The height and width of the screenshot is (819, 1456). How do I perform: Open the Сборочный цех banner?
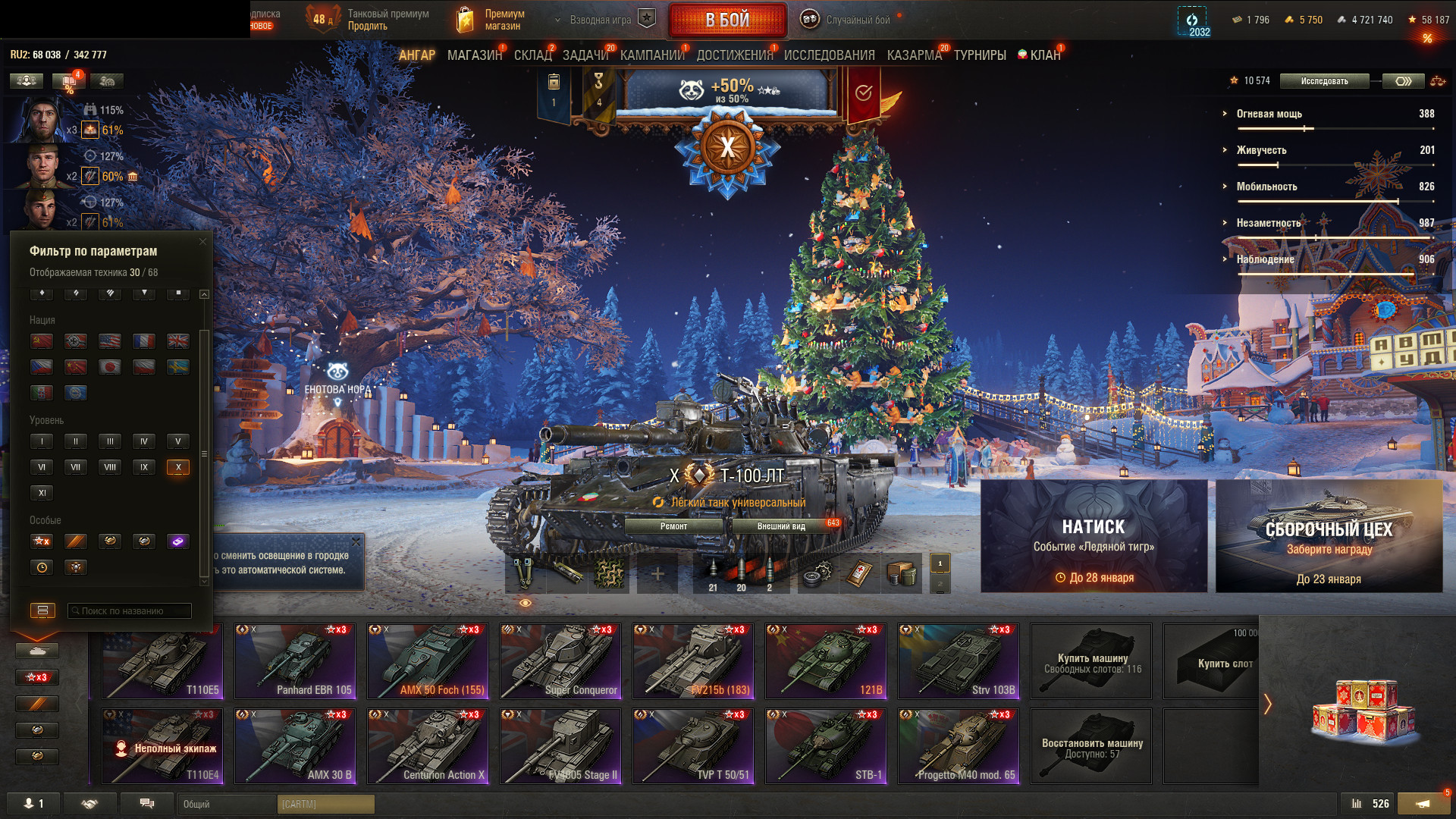tap(1329, 536)
